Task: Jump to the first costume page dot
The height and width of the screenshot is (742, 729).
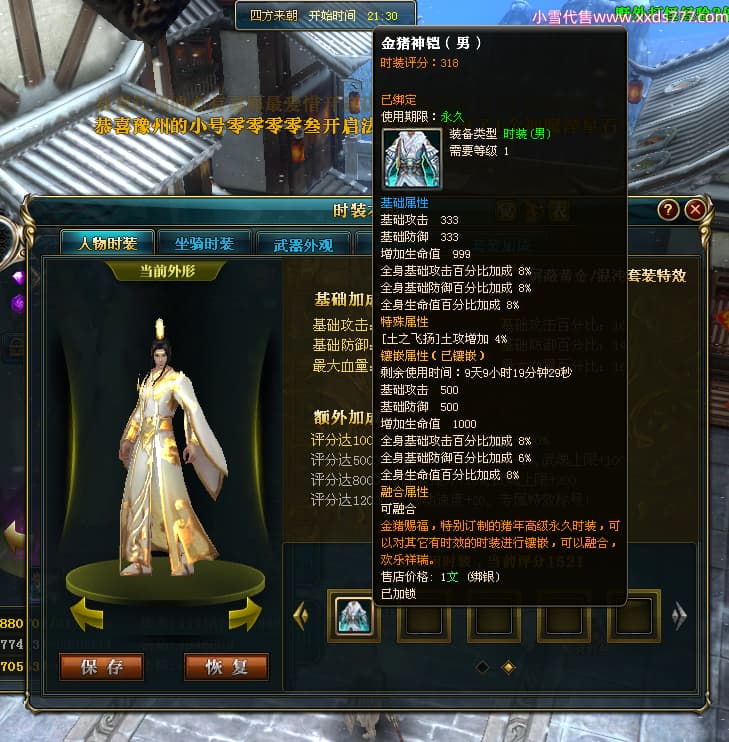Action: (x=482, y=666)
